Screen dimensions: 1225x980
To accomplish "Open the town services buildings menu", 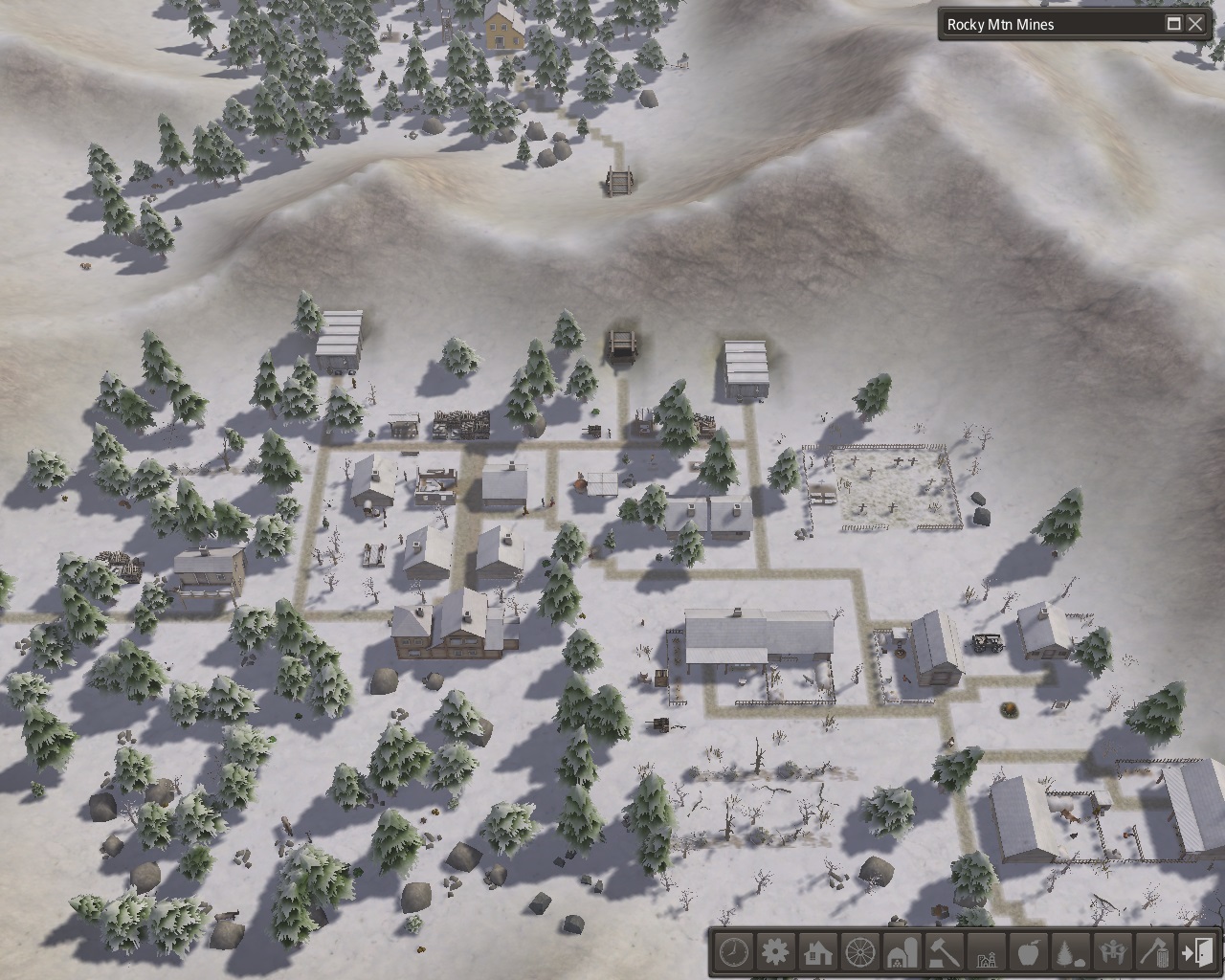I will click(x=987, y=952).
